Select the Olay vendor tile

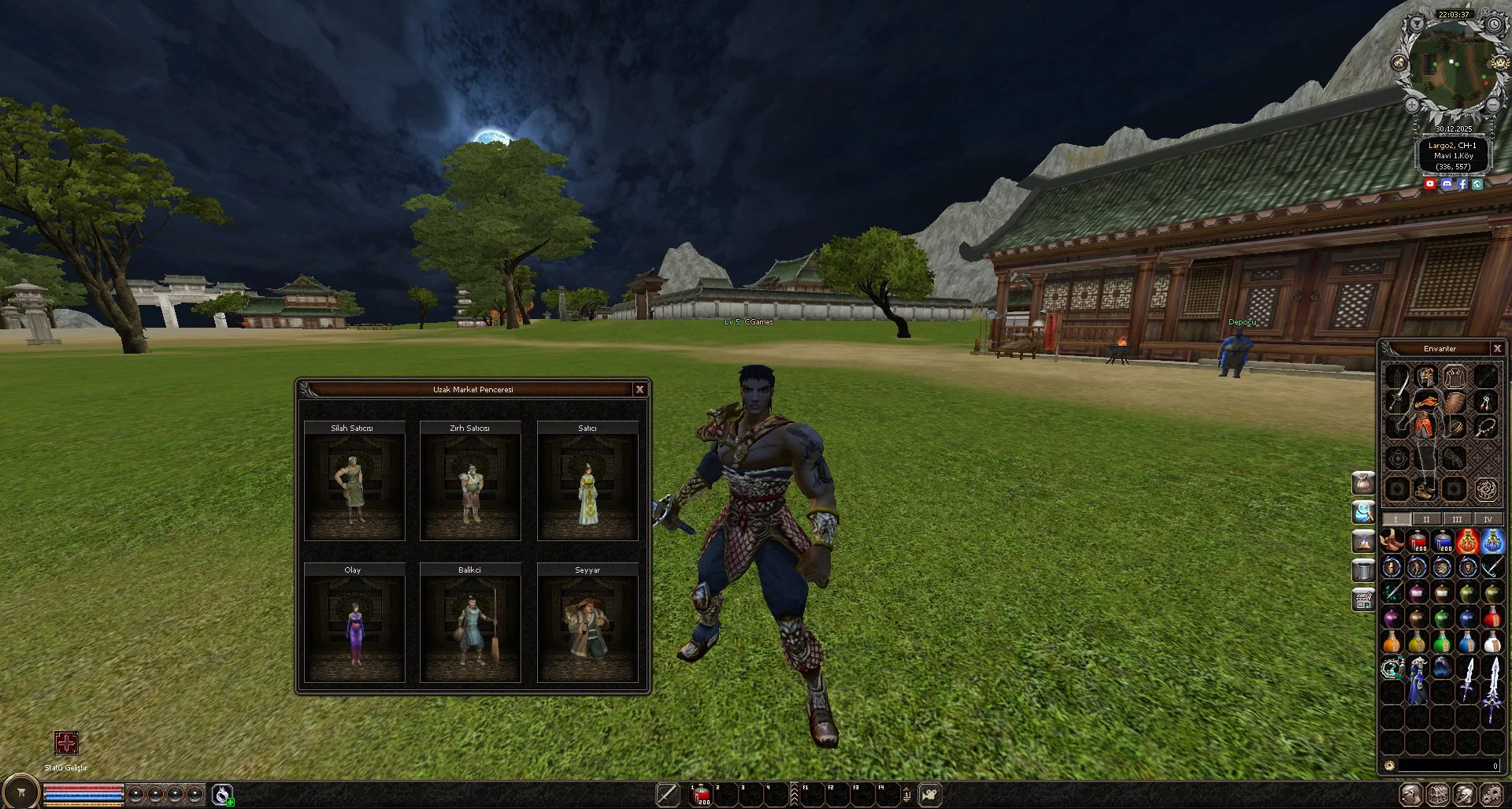(354, 624)
